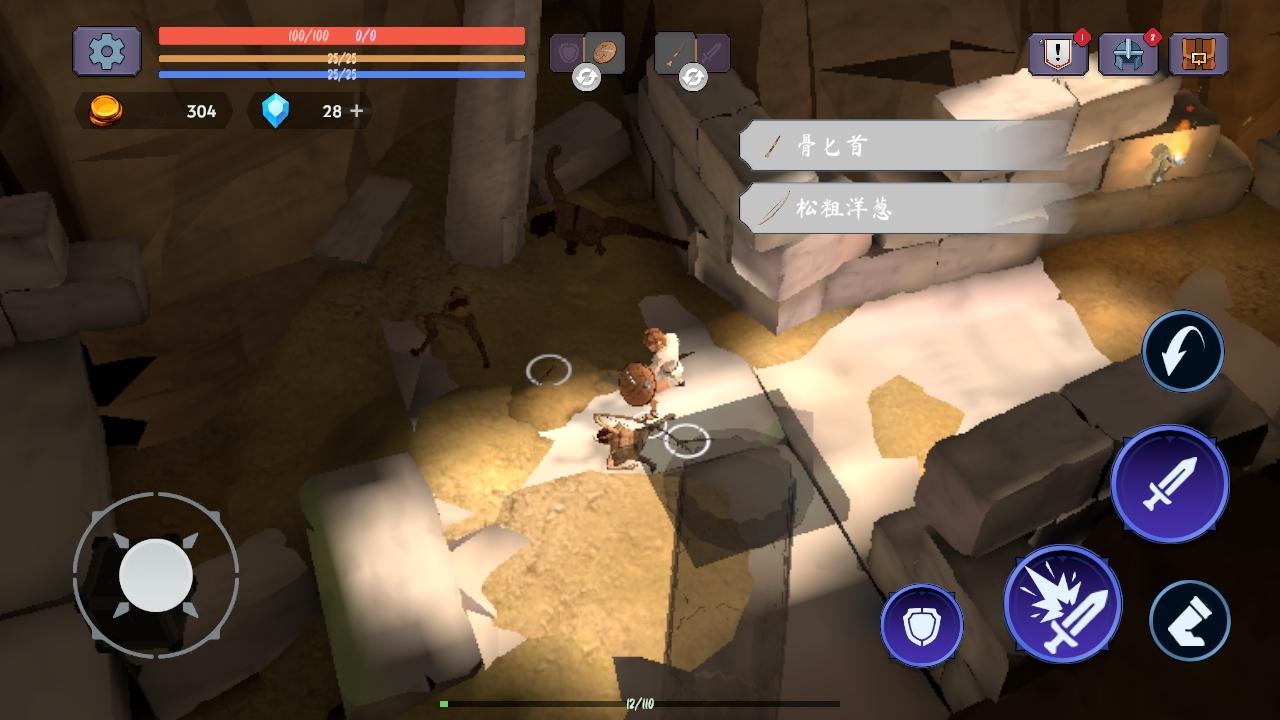Add more blue gems with the plus
Image resolution: width=1280 pixels, height=720 pixels.
pyautogui.click(x=357, y=111)
